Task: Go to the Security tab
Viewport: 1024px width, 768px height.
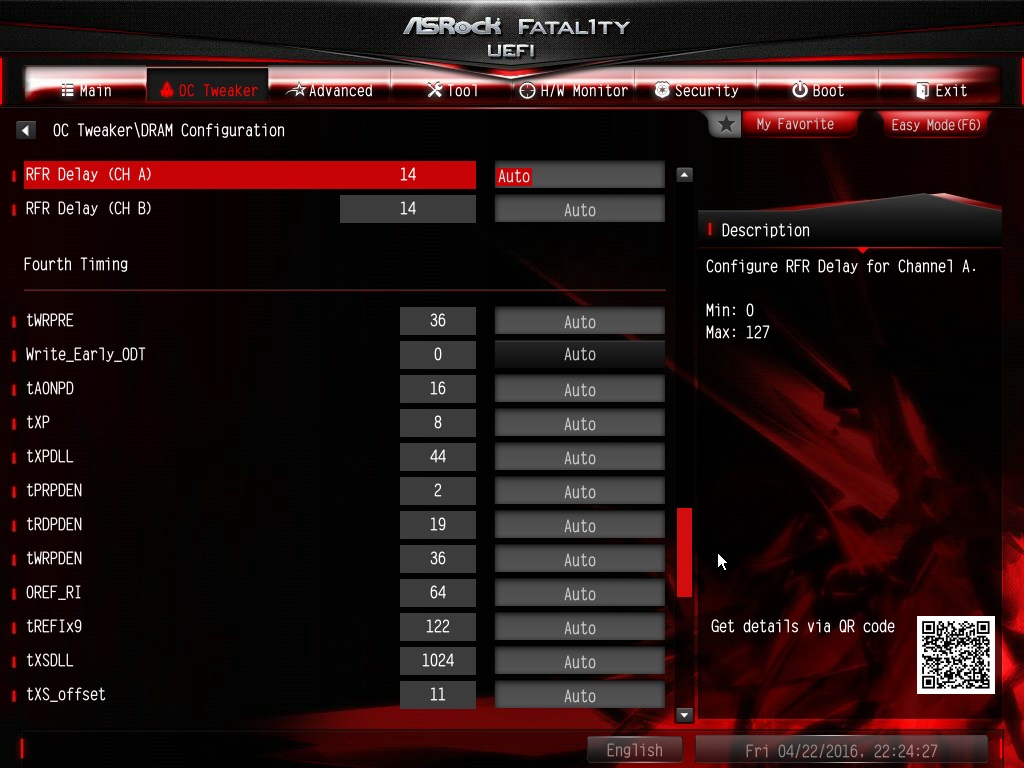Action: (x=696, y=90)
